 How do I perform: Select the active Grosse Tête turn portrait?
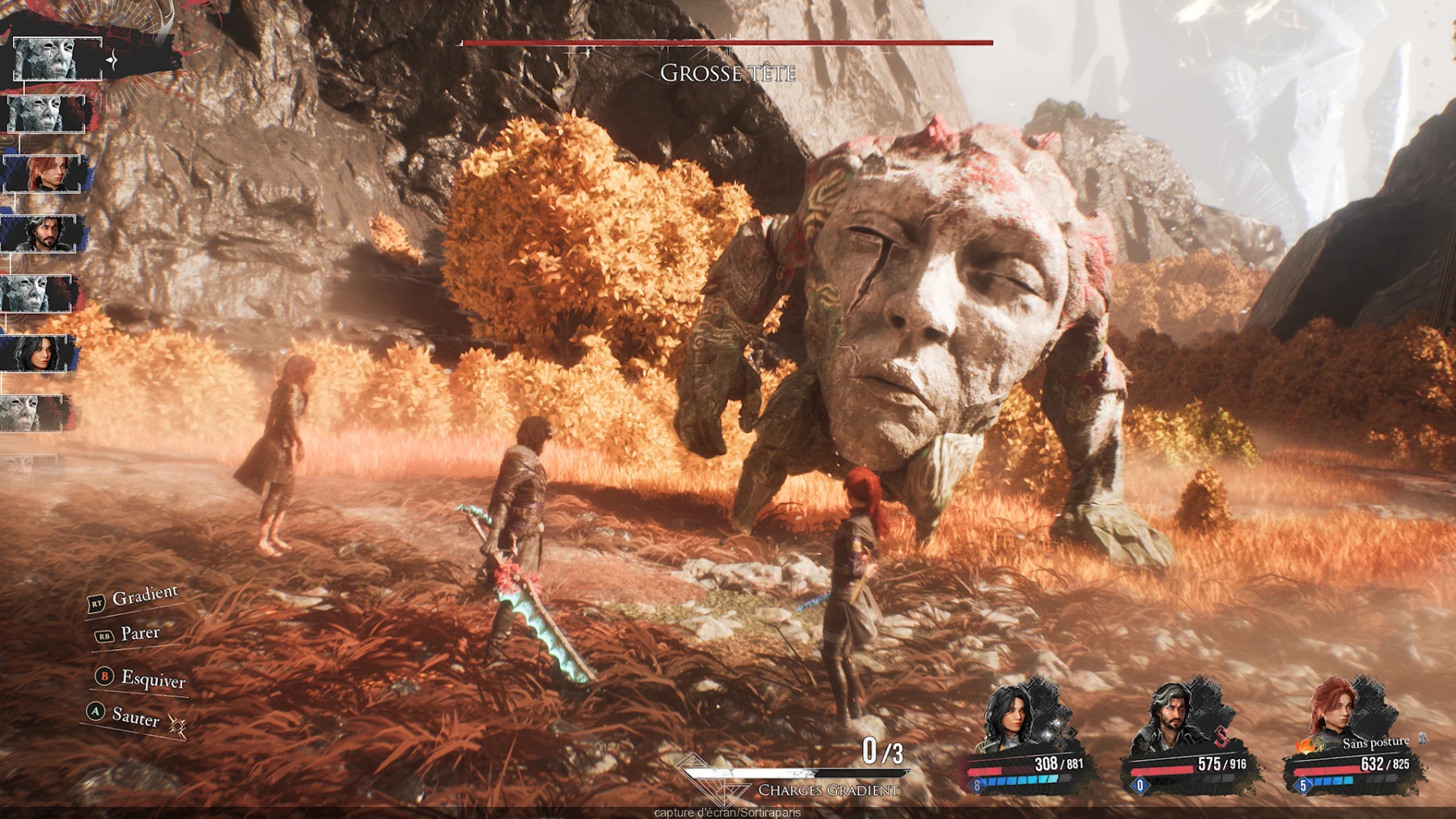(x=57, y=58)
